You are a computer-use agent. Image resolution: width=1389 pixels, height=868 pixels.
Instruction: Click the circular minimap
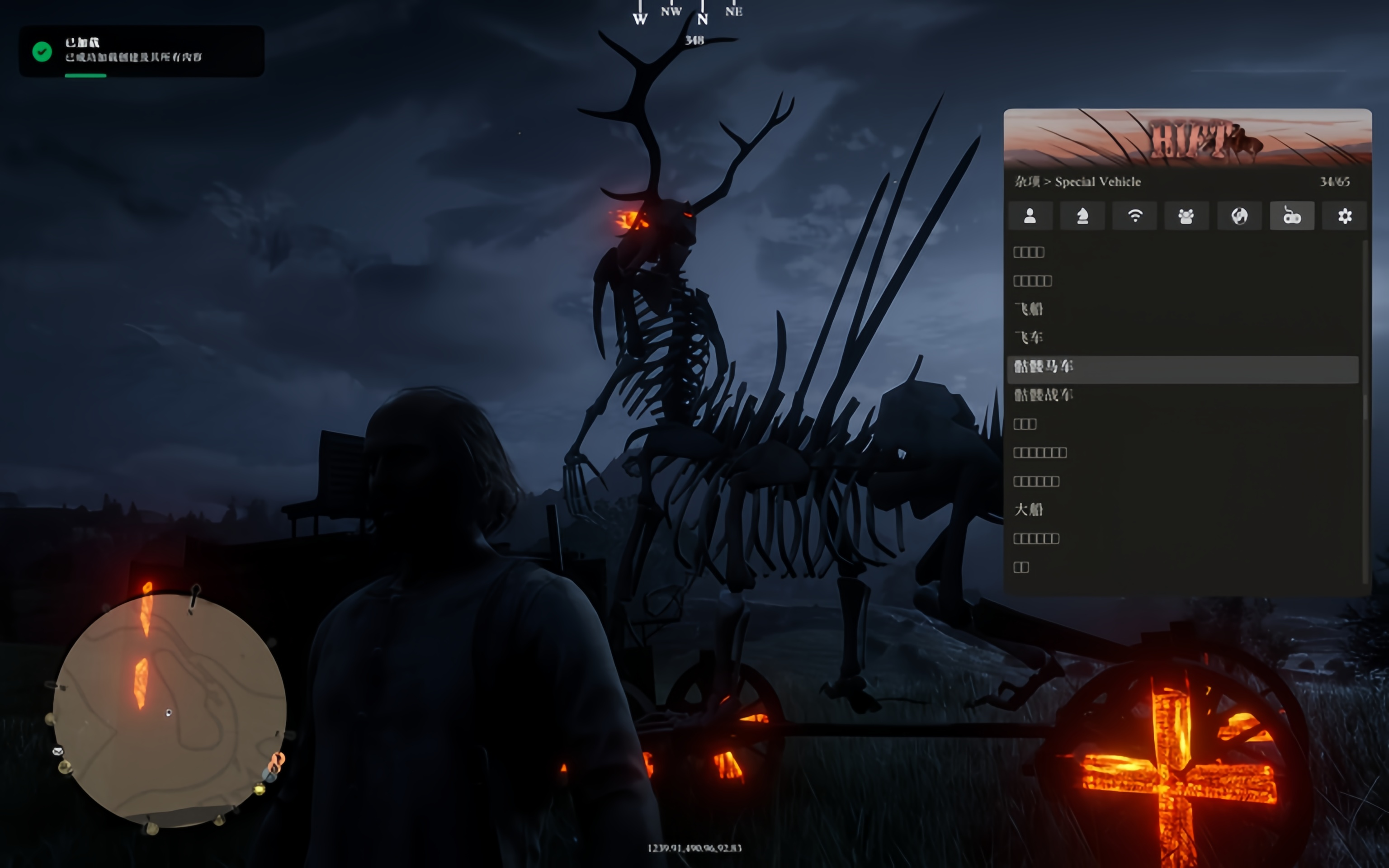169,710
